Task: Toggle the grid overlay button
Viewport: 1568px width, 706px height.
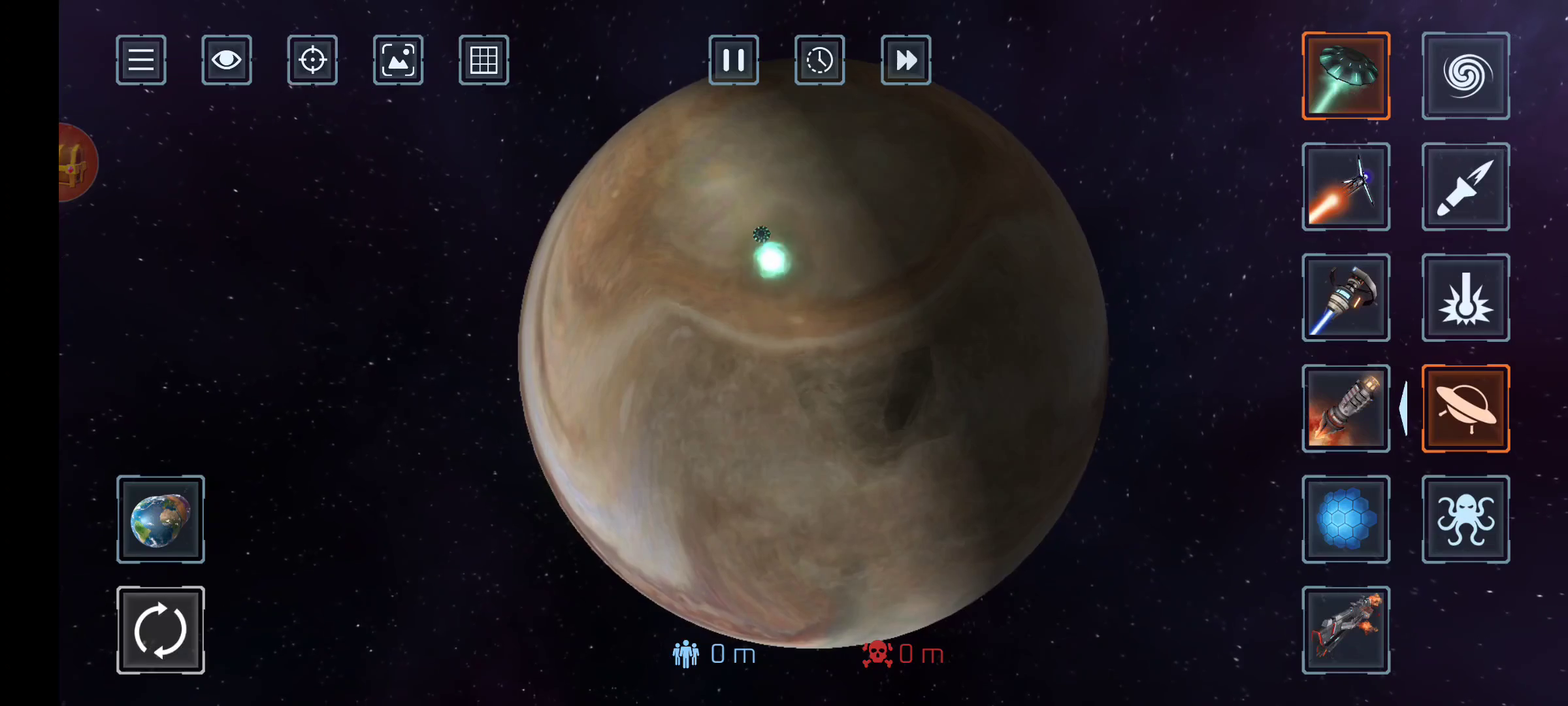Action: (x=483, y=60)
